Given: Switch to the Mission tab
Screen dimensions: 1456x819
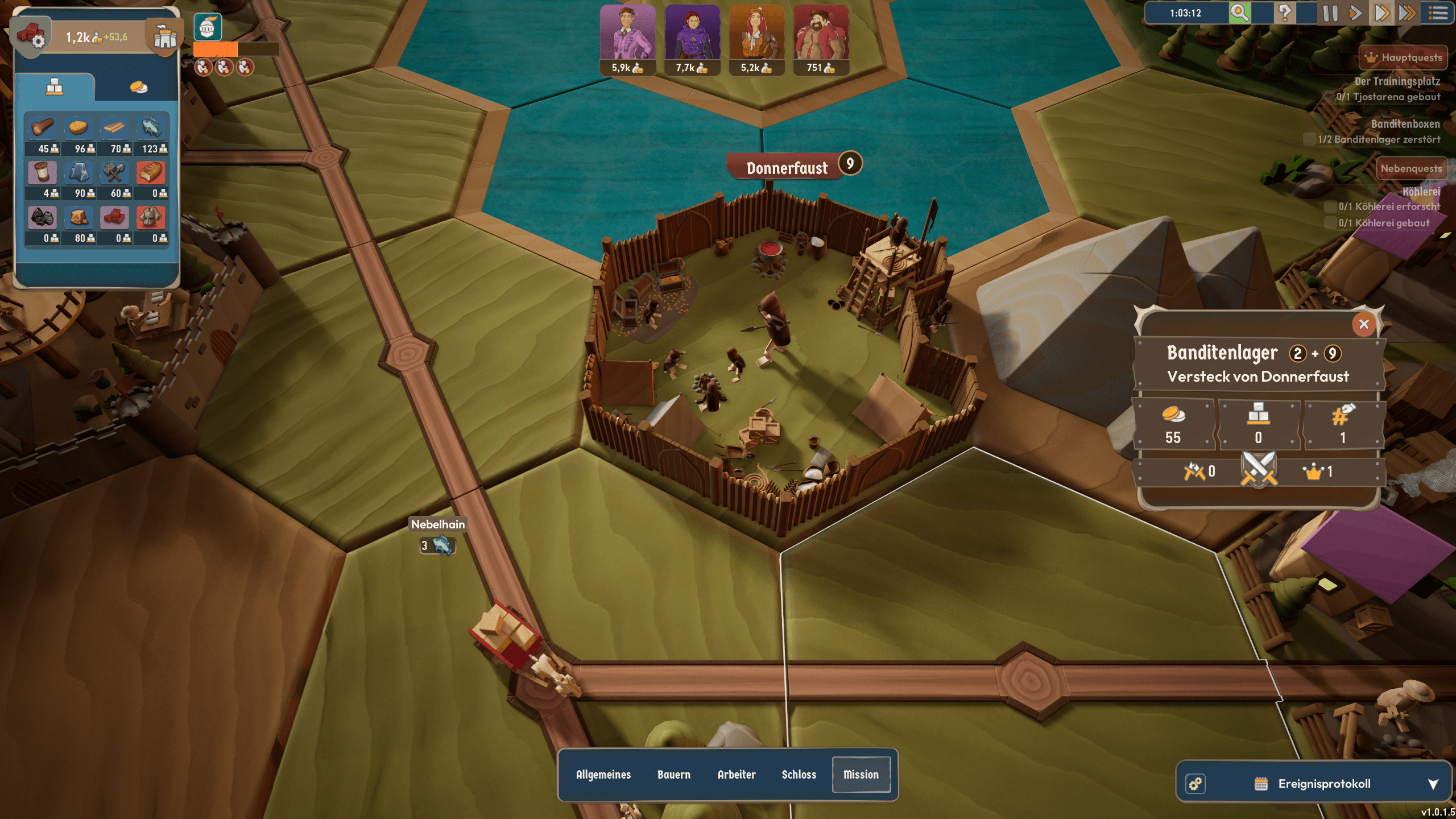Looking at the screenshot, I should 861,775.
